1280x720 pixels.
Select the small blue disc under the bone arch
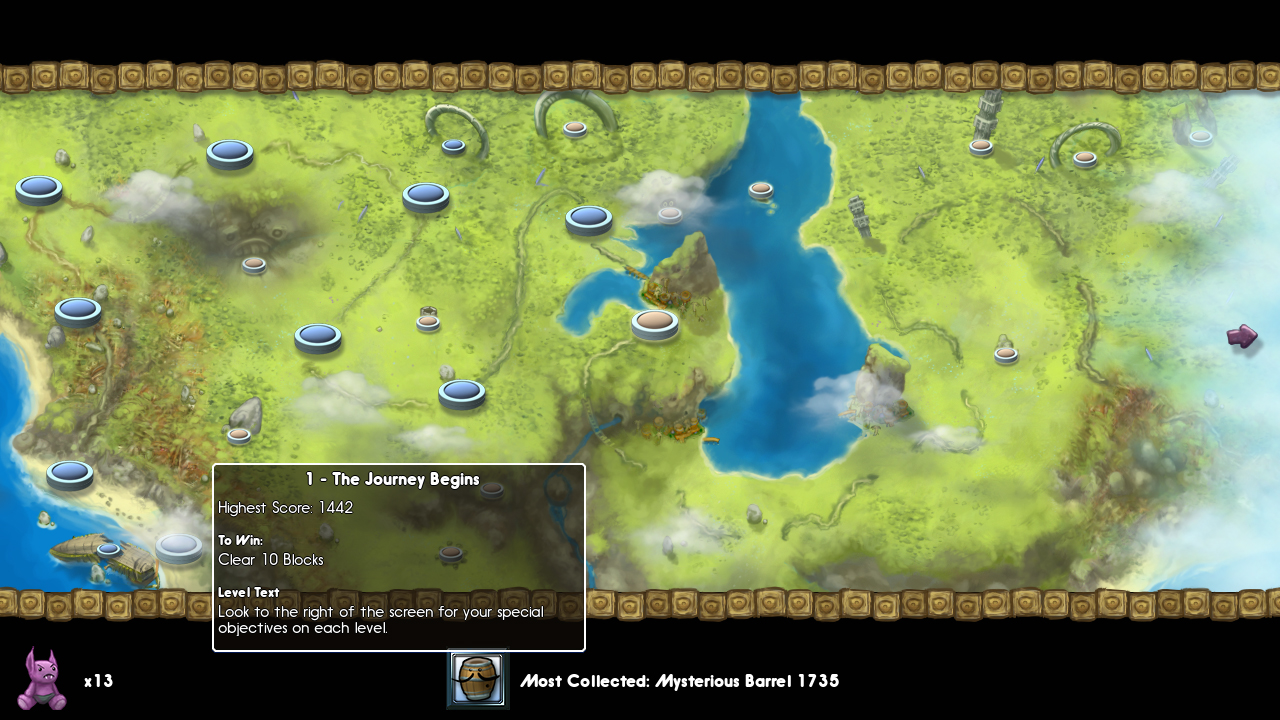point(454,146)
